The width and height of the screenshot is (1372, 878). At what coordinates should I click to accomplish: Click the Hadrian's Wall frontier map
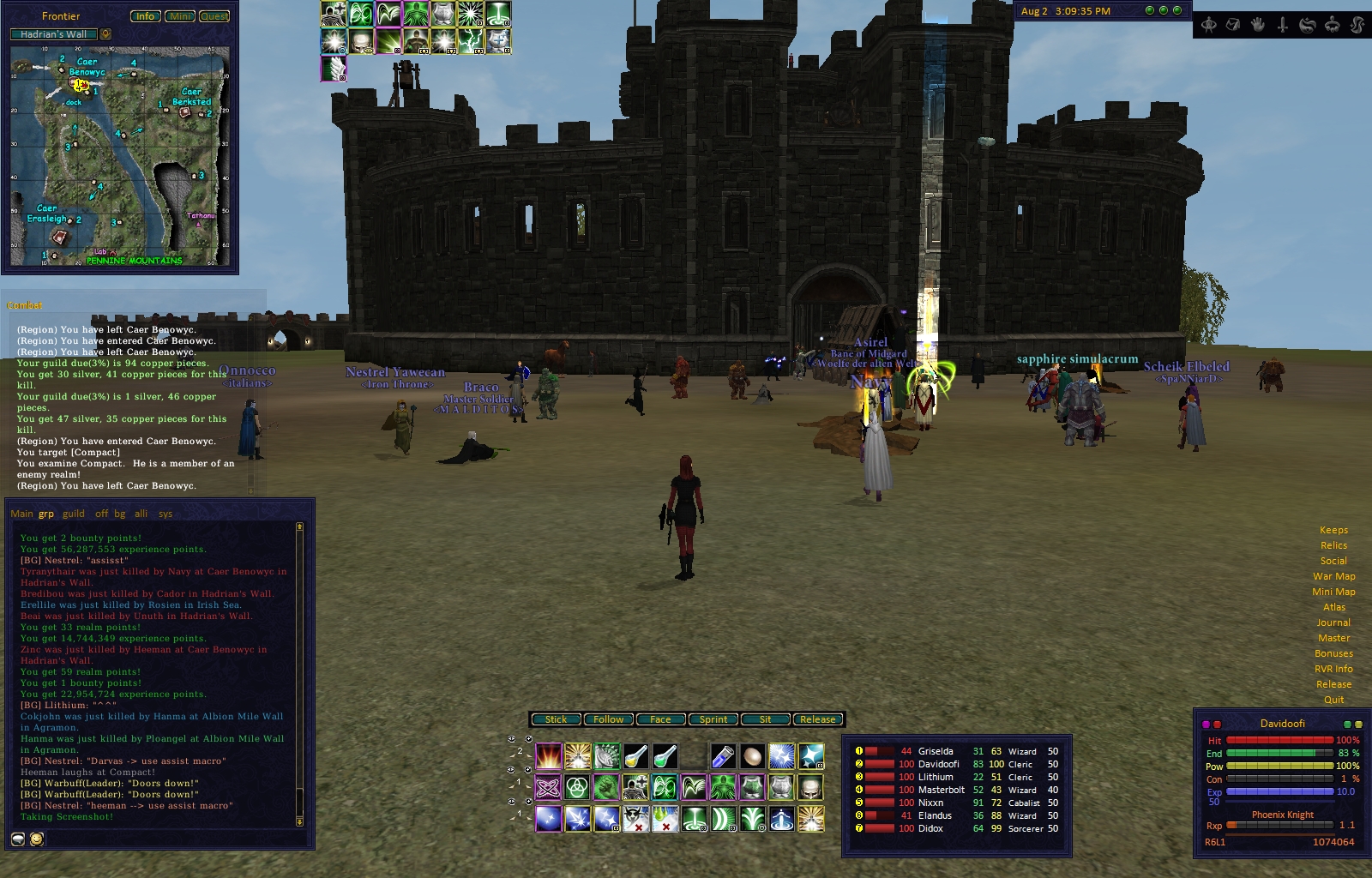coord(120,154)
